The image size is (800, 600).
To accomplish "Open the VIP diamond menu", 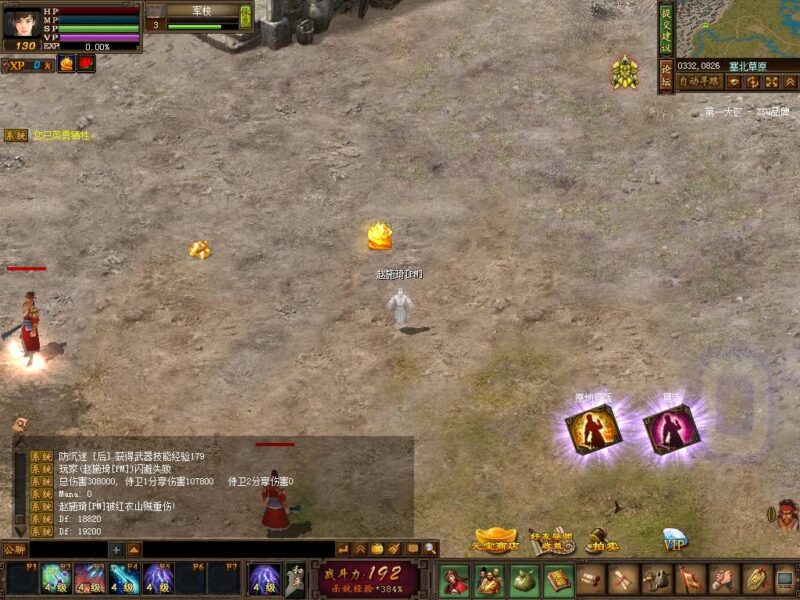I will 675,541.
